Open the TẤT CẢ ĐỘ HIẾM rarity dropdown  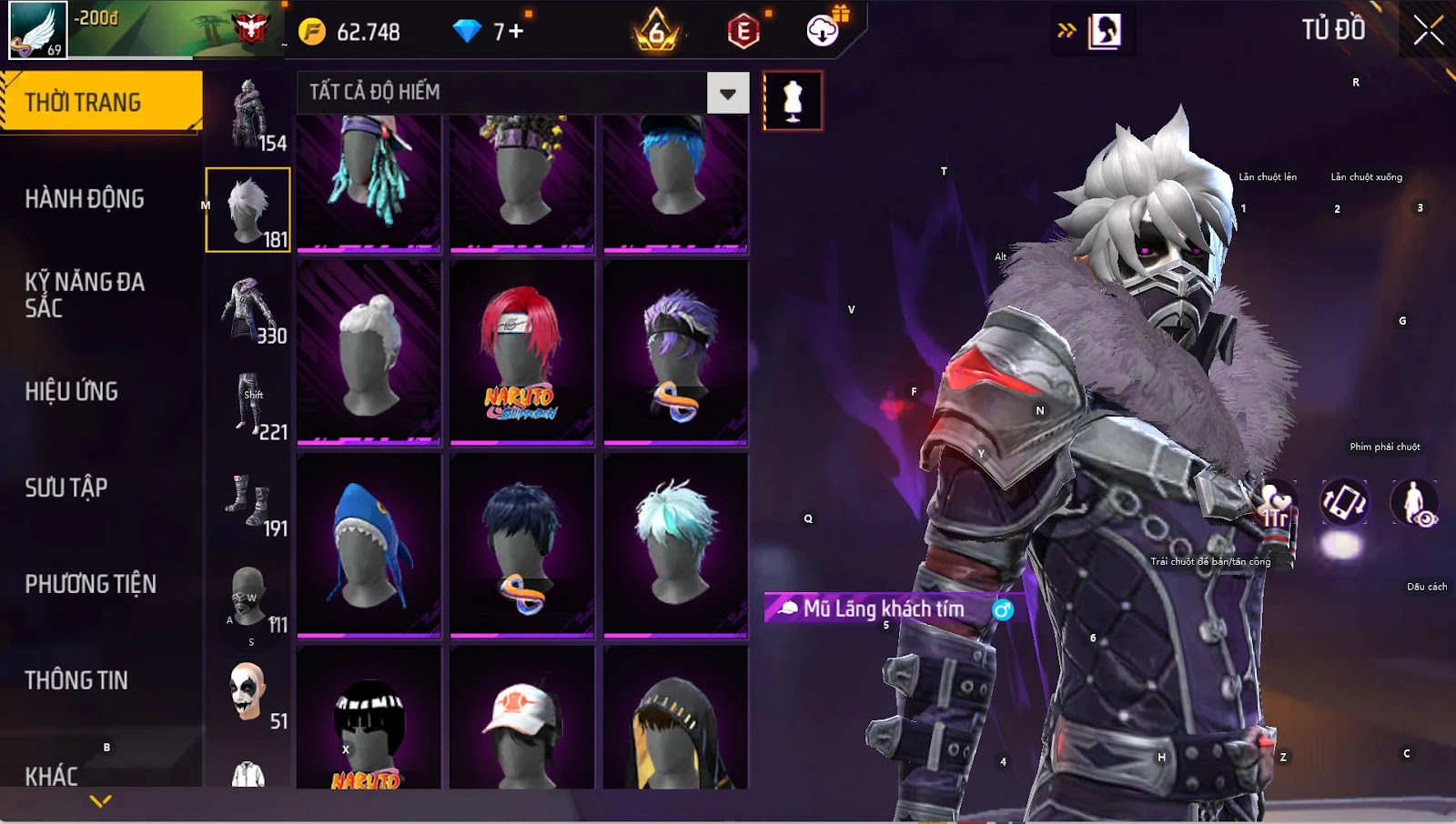click(727, 93)
